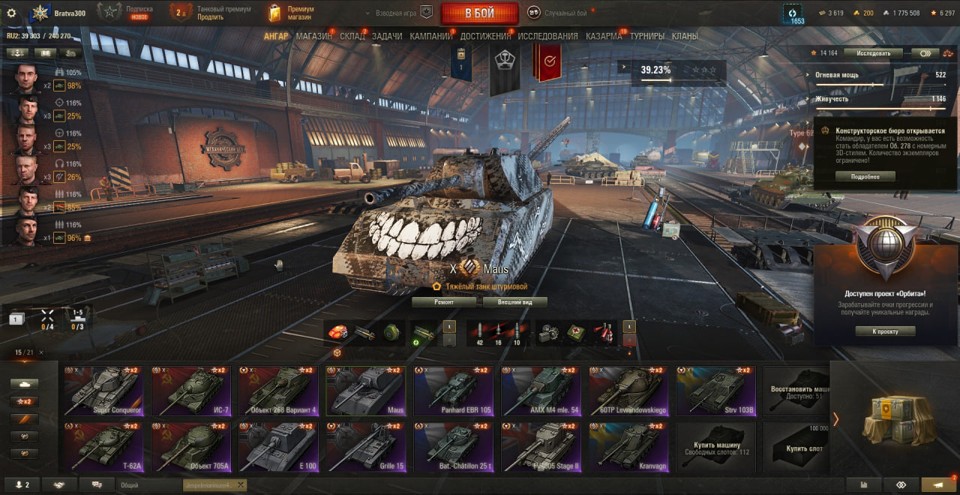Start a battle with the В БОЙ button
Screen dimensions: 960x495
[479, 13]
